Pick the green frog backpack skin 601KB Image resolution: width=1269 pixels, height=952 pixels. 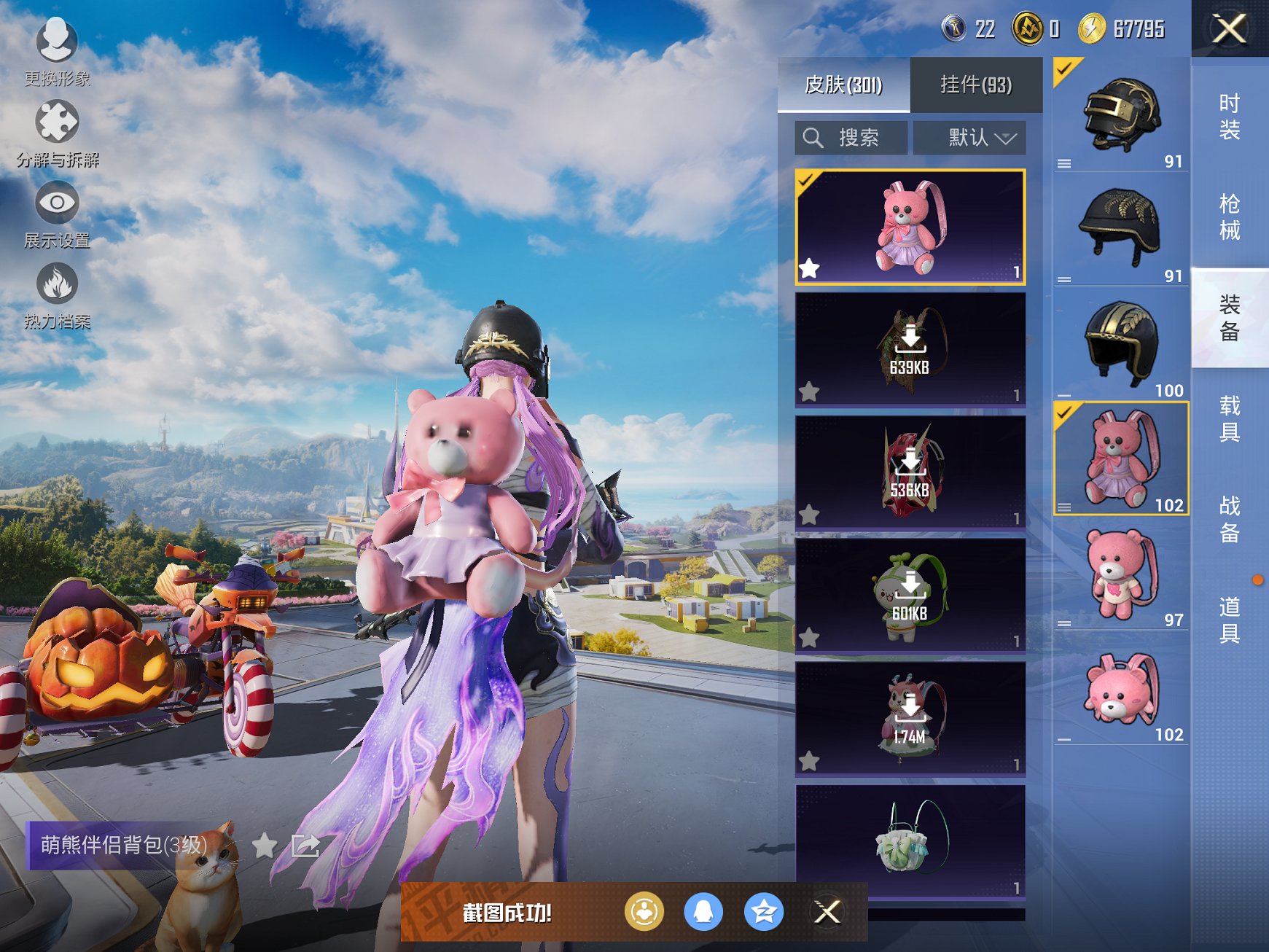click(x=910, y=596)
